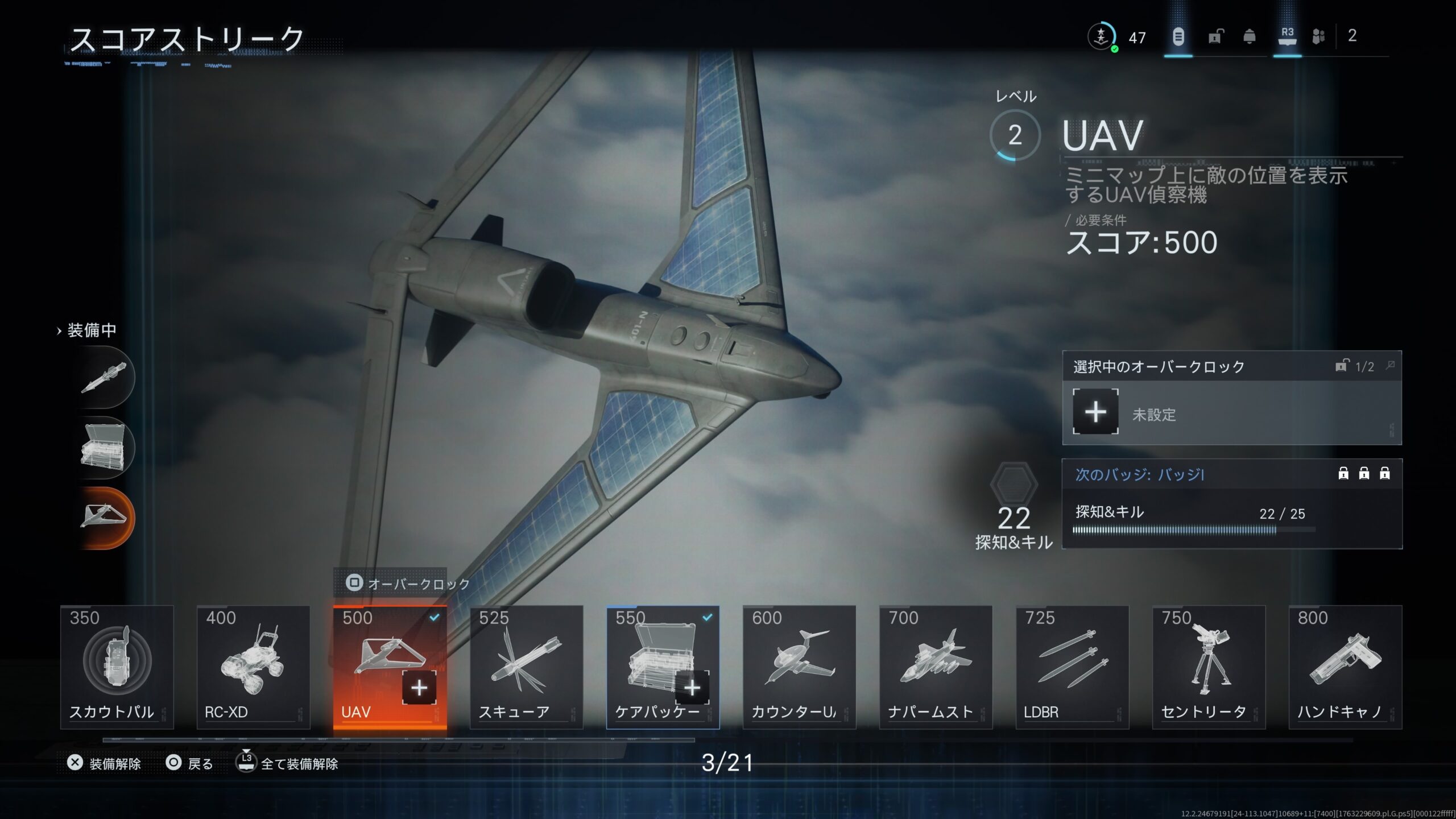1456x819 pixels.
Task: Choose the Hand Cannon scorestreak card
Action: (x=1345, y=667)
